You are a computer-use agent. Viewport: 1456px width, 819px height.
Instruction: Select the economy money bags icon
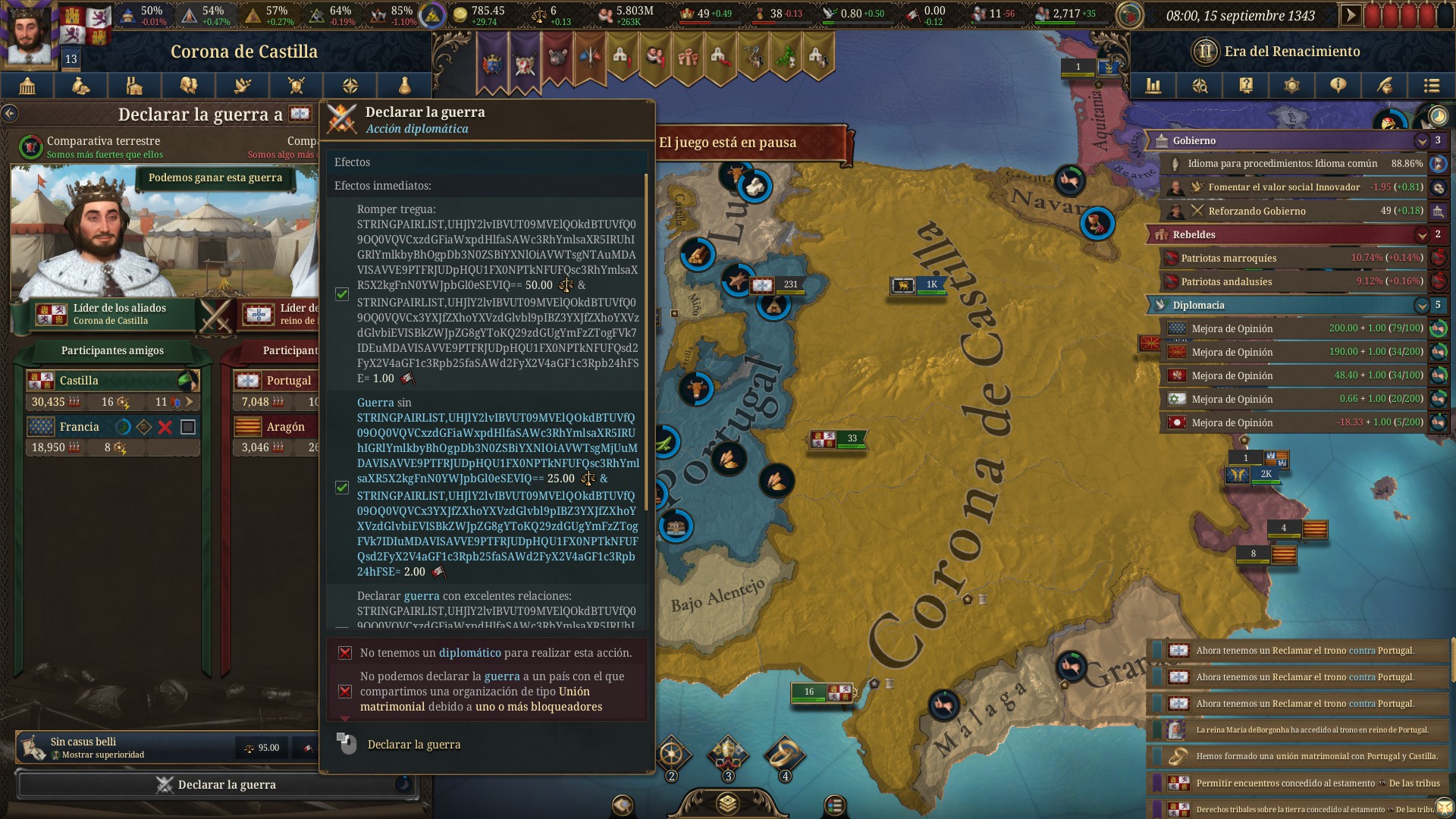pyautogui.click(x=80, y=86)
